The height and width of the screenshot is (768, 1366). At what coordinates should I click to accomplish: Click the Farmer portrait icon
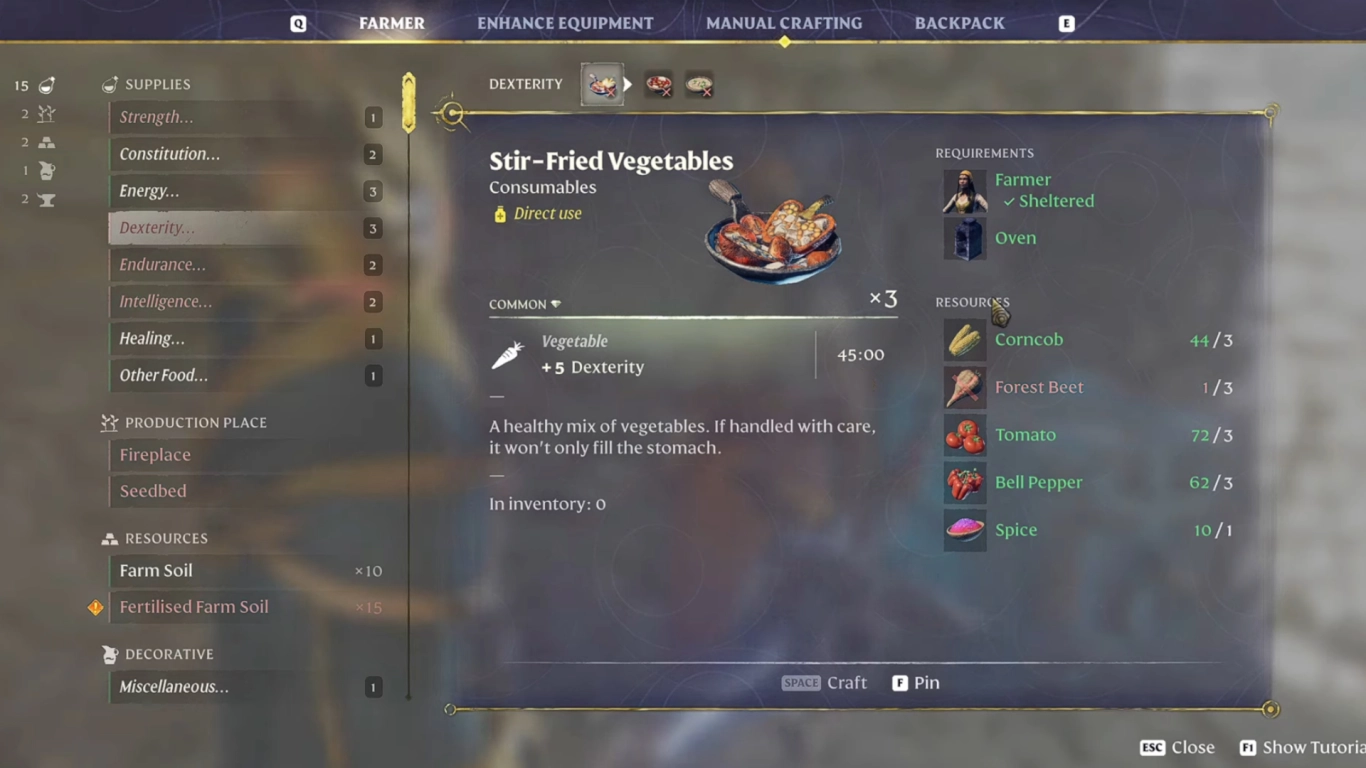964,191
